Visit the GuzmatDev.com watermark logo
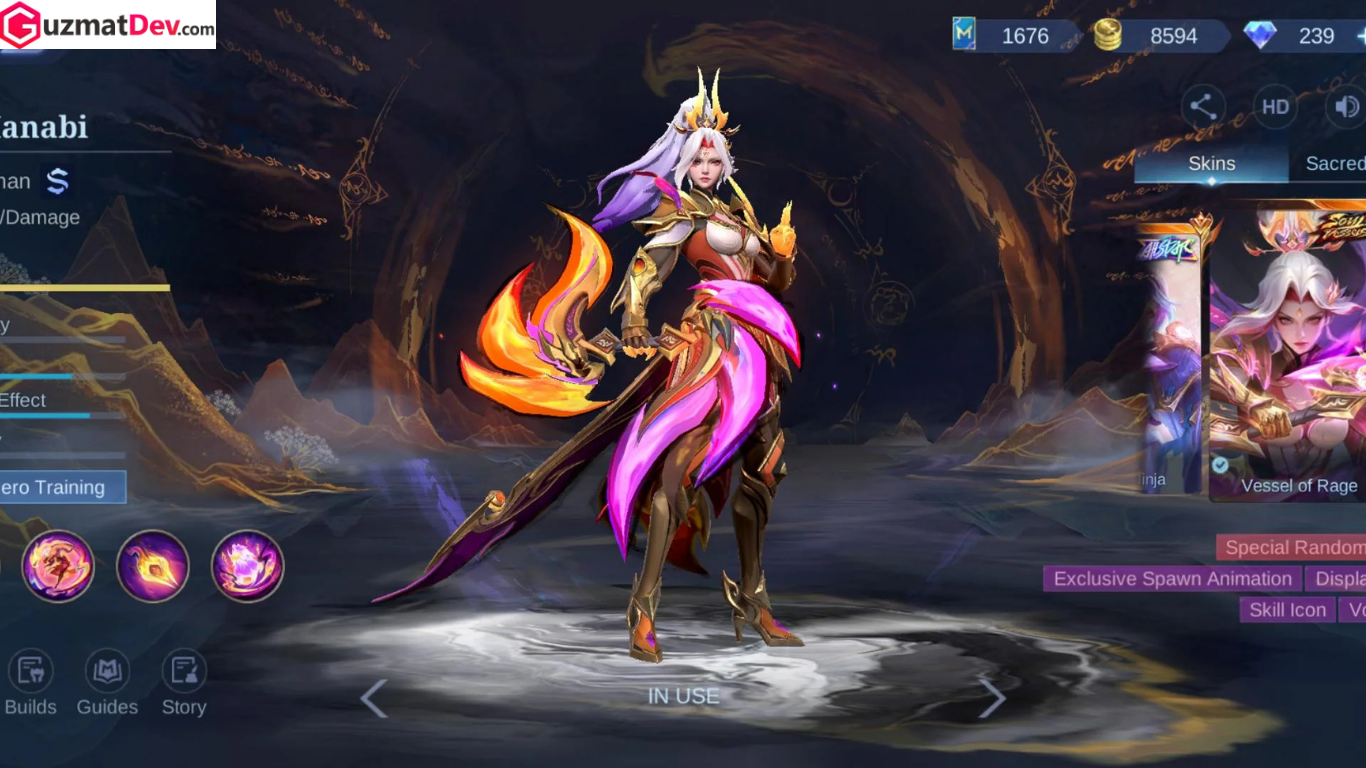Screen dimensions: 1366x768 pyautogui.click(x=108, y=25)
